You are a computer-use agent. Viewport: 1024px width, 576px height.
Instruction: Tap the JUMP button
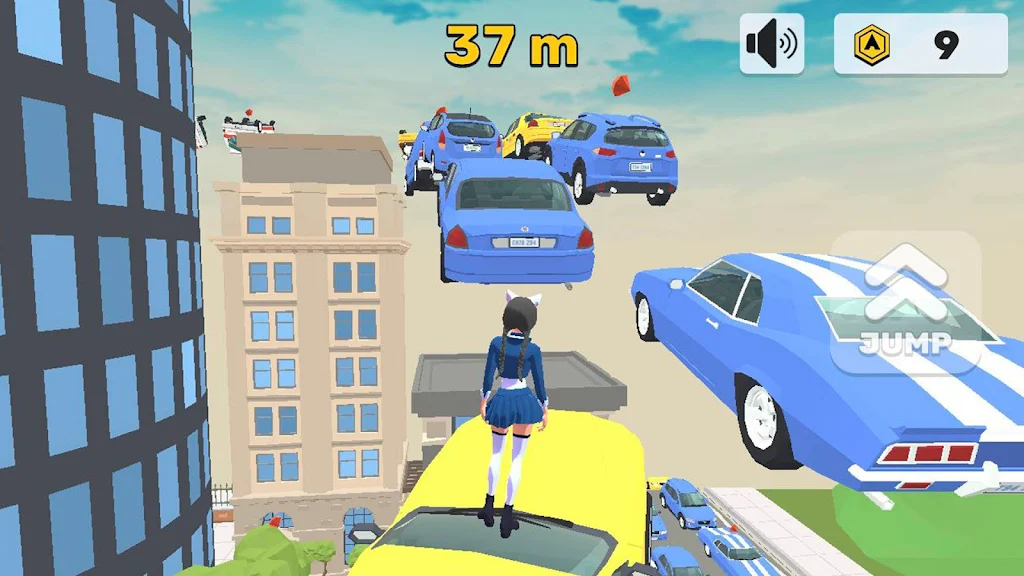coord(905,303)
